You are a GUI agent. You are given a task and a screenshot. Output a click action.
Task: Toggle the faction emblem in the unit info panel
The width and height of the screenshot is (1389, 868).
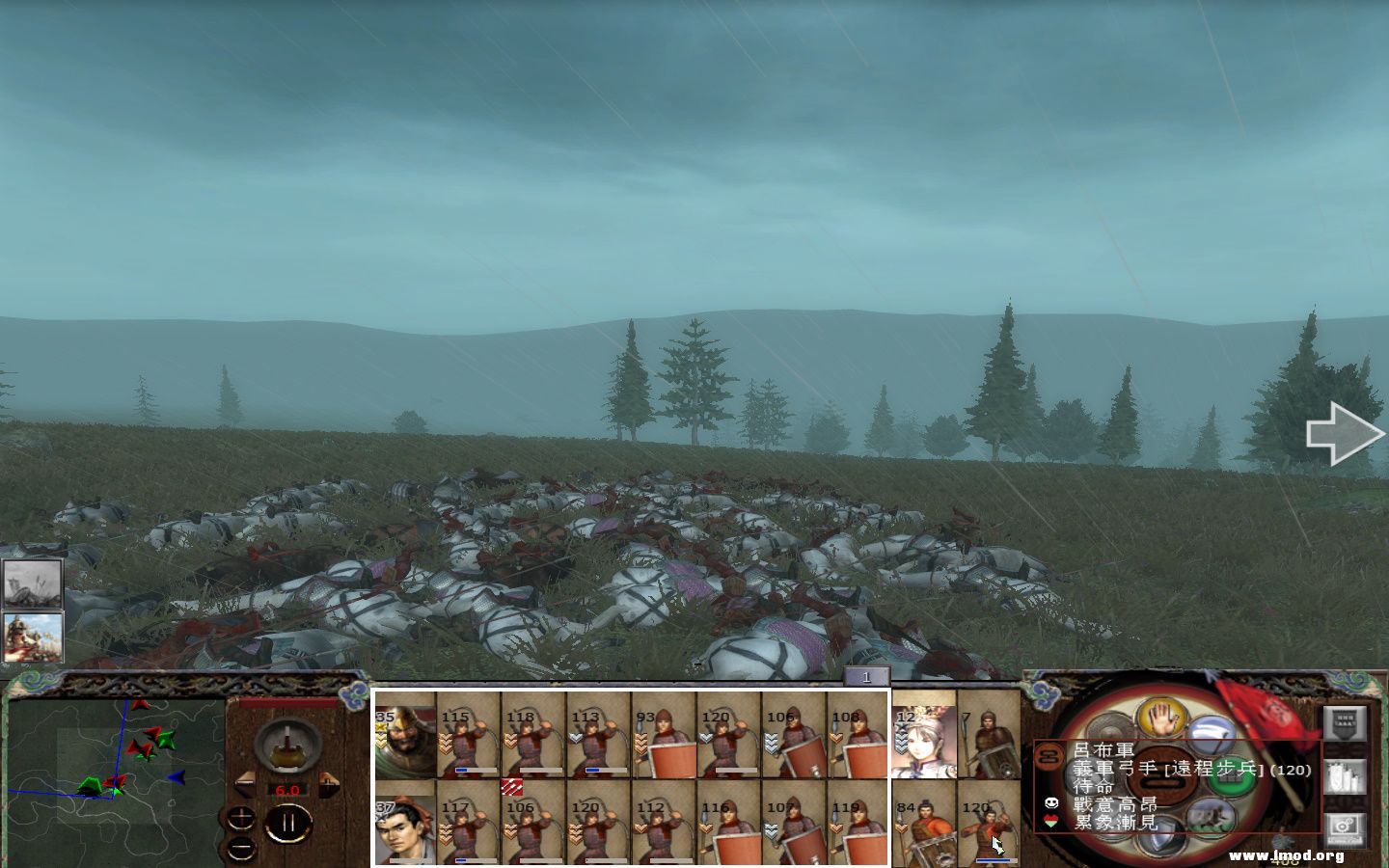1051,756
